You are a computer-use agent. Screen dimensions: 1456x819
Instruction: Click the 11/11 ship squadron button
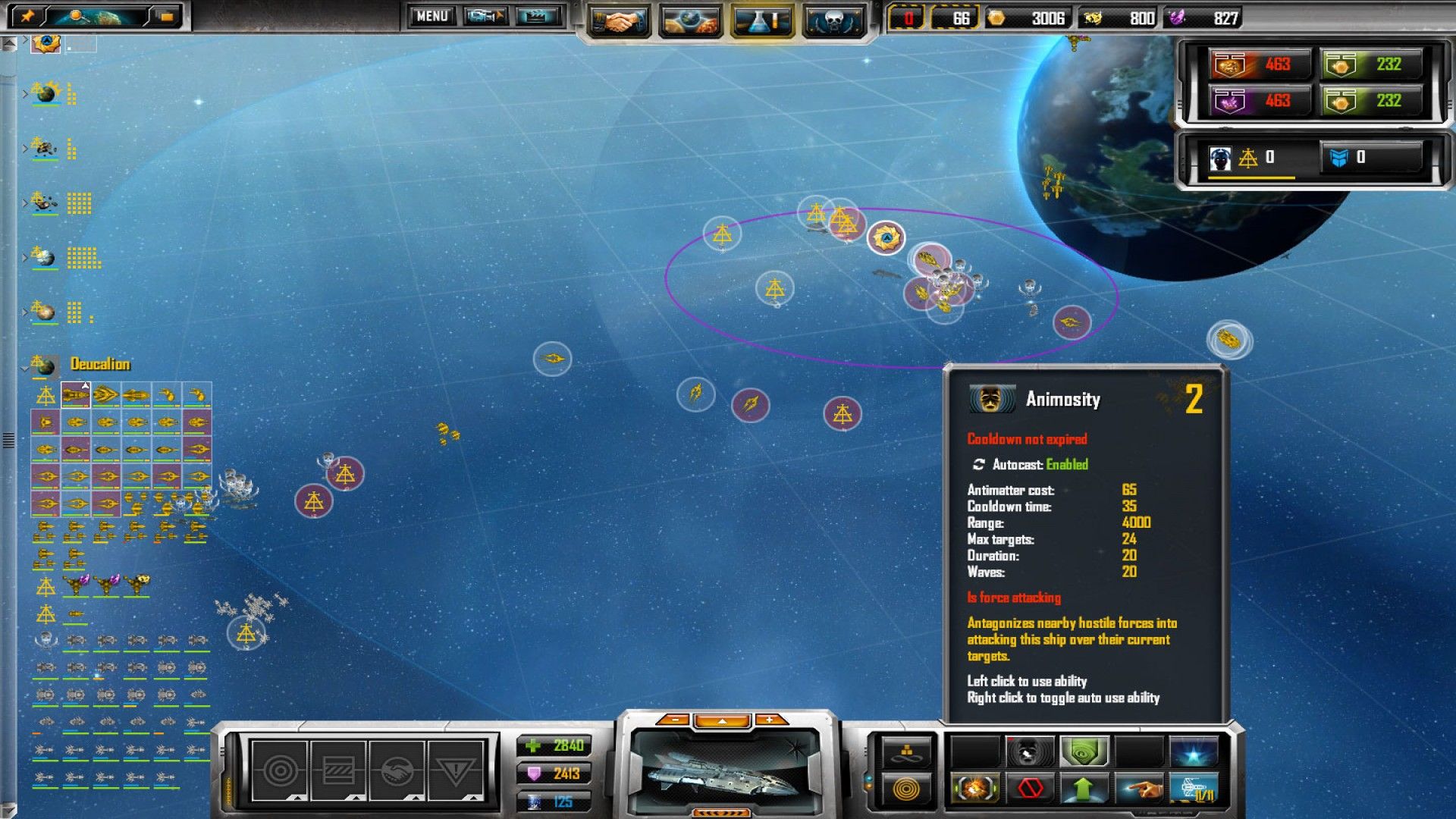coord(1193,789)
